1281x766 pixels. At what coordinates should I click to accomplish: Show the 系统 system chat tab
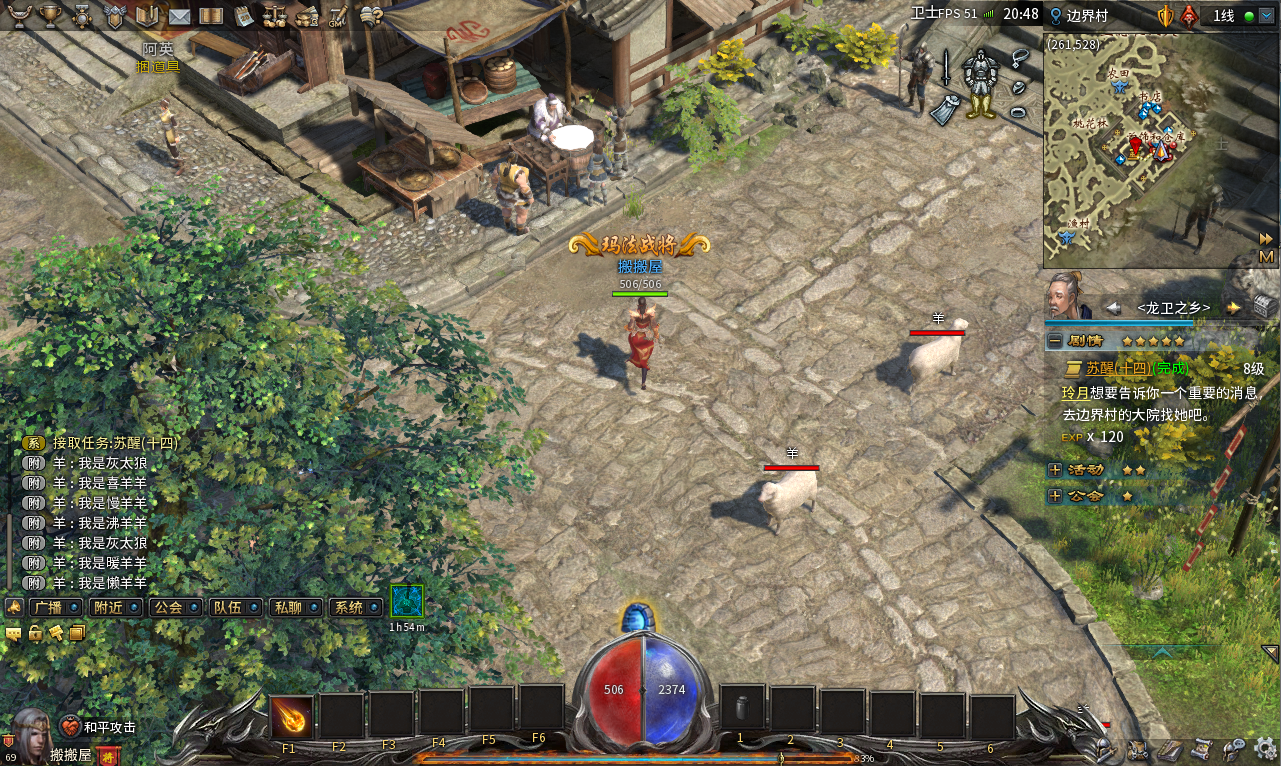(x=355, y=607)
